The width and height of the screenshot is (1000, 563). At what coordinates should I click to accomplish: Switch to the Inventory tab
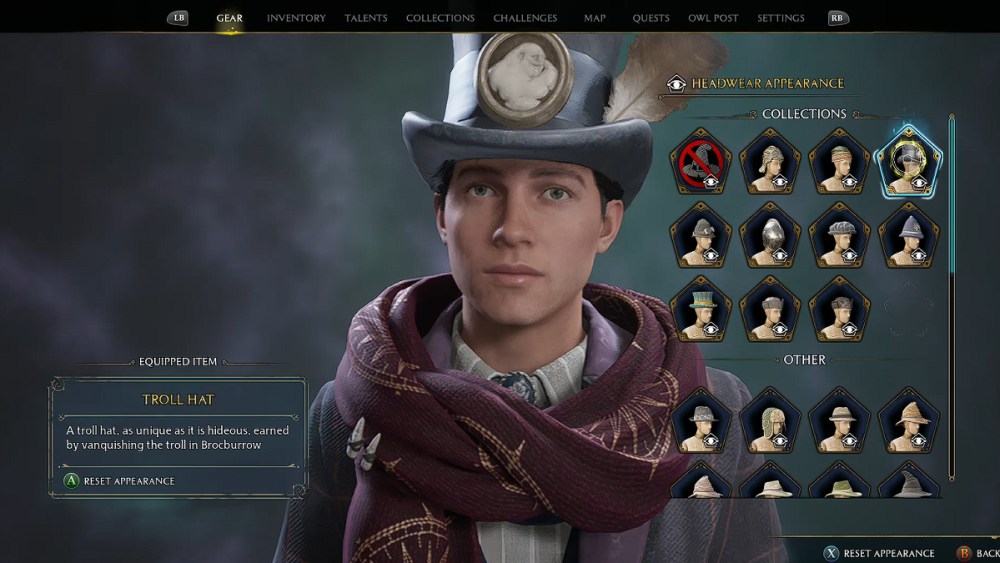click(x=296, y=18)
